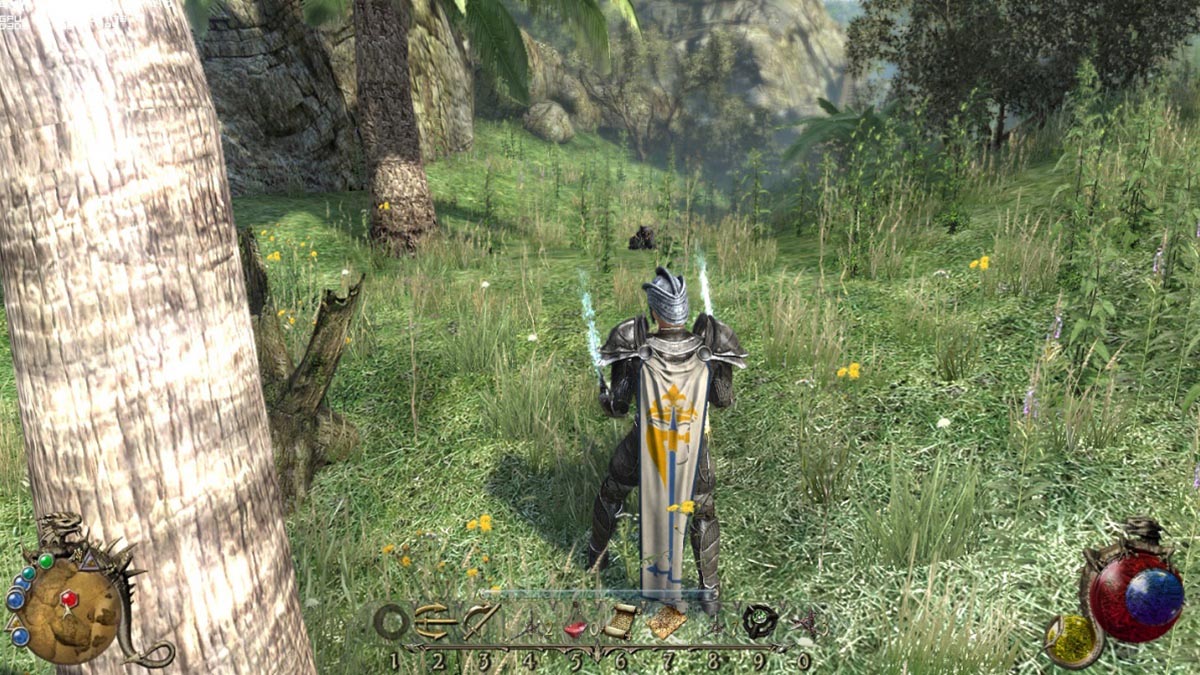This screenshot has height=675, width=1200.
Task: Click the red hexagon marker on the minimap
Action: pos(69,599)
